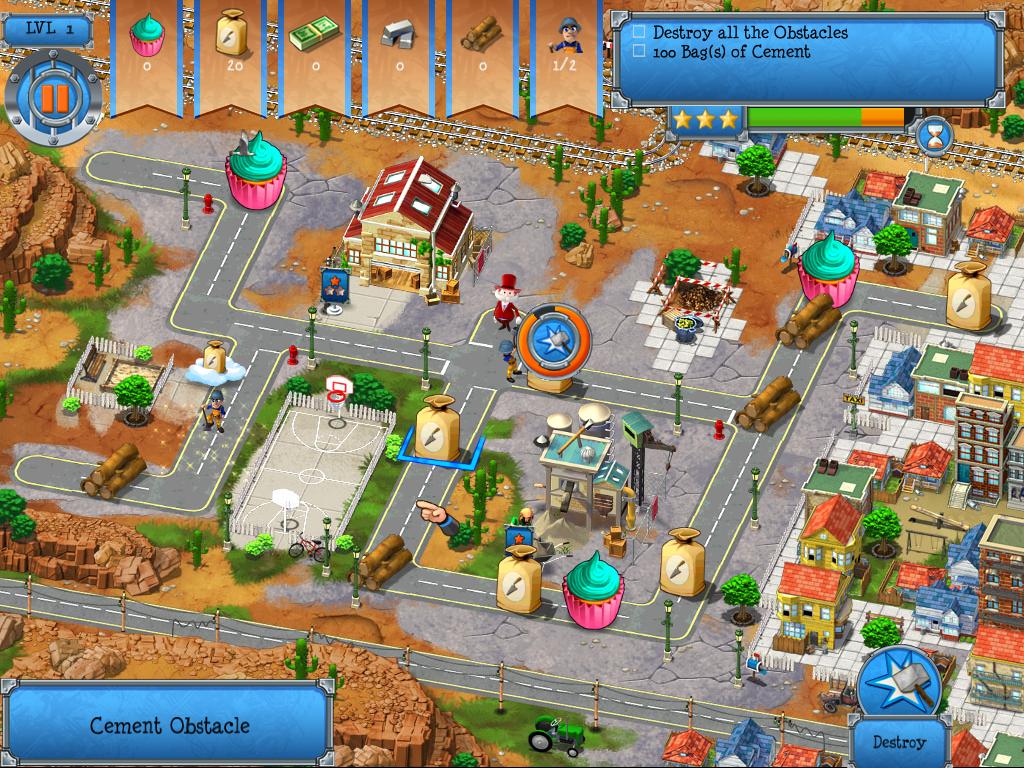Open the objectives tracker panel
The image size is (1024, 768).
pos(806,57)
